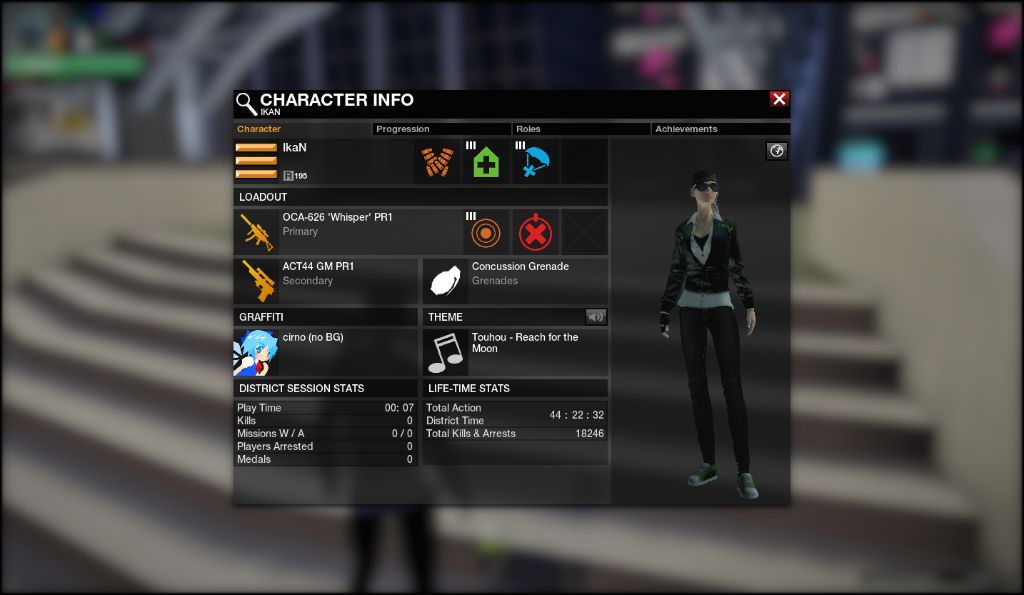Click the orange target weapon mod
Viewport: 1024px width, 595px height.
coord(486,232)
